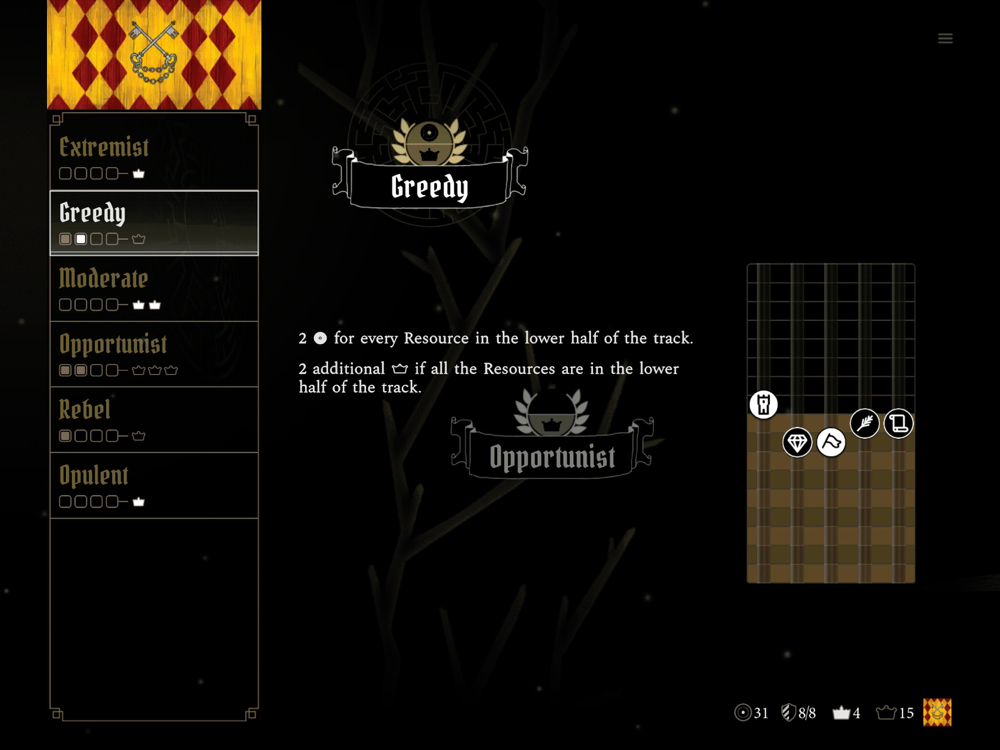Open the small house crest icon
This screenshot has height=750, width=1000.
coord(937,712)
